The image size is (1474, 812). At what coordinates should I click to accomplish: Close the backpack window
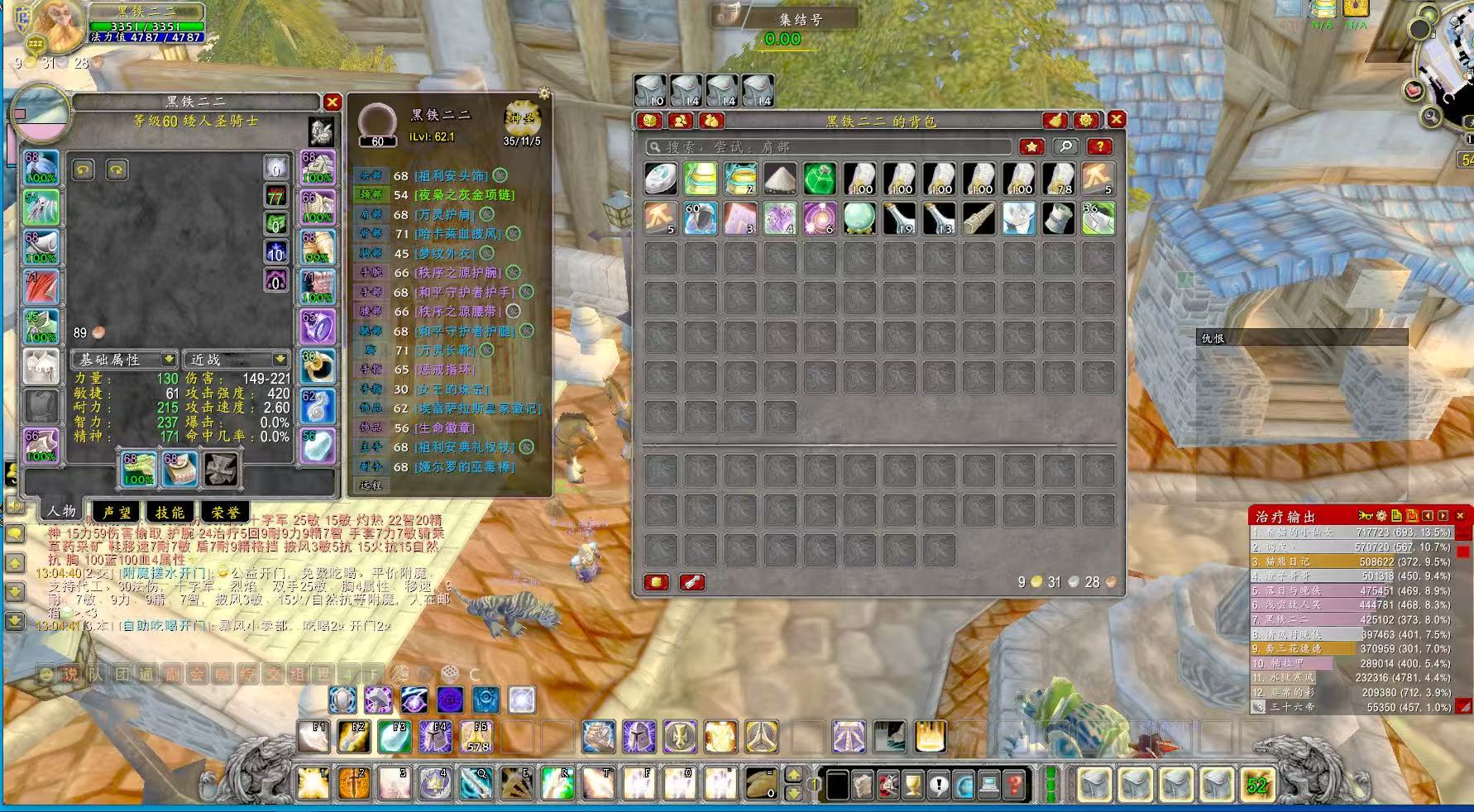click(1116, 120)
